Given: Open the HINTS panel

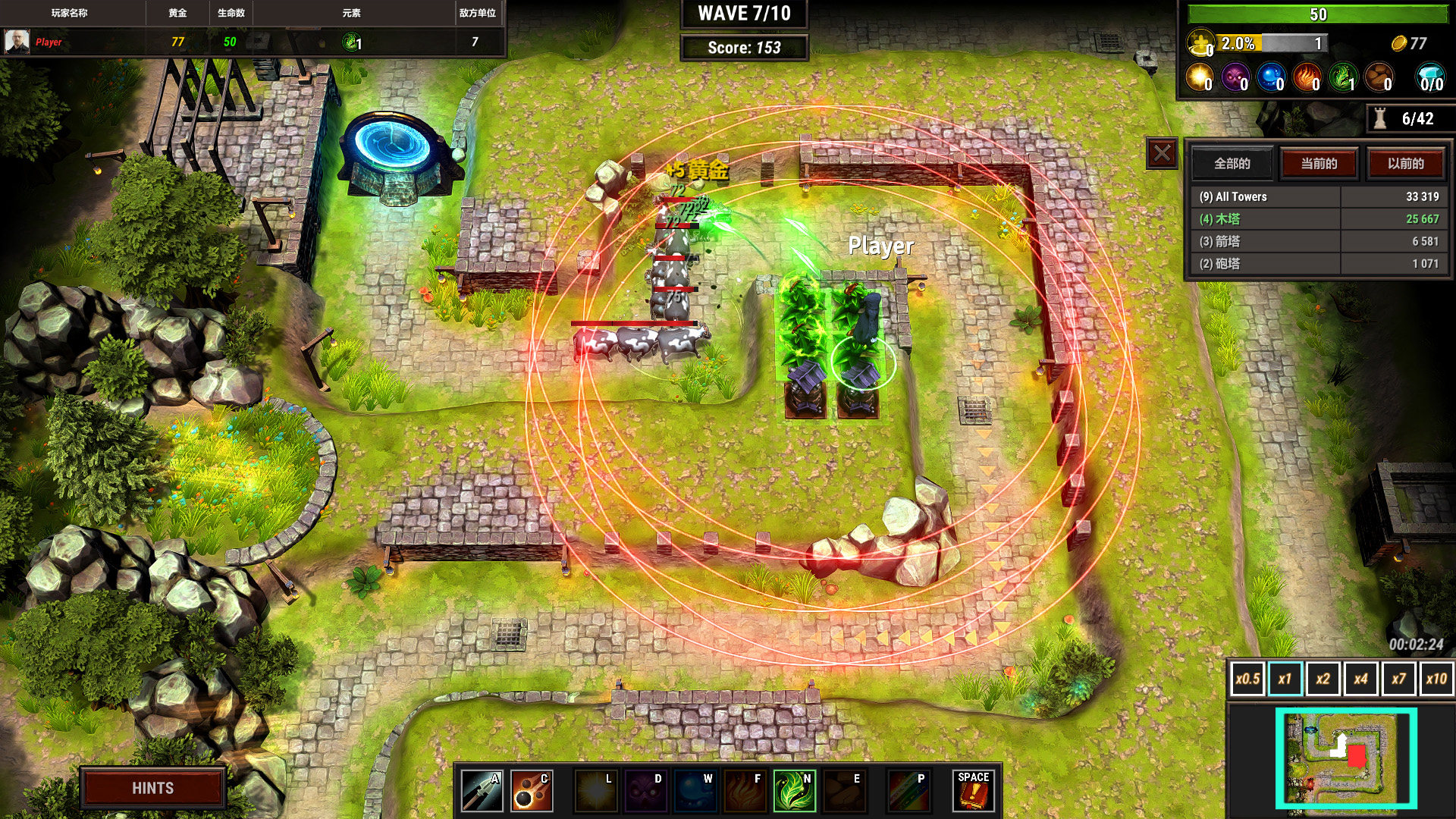Looking at the screenshot, I should (x=152, y=788).
